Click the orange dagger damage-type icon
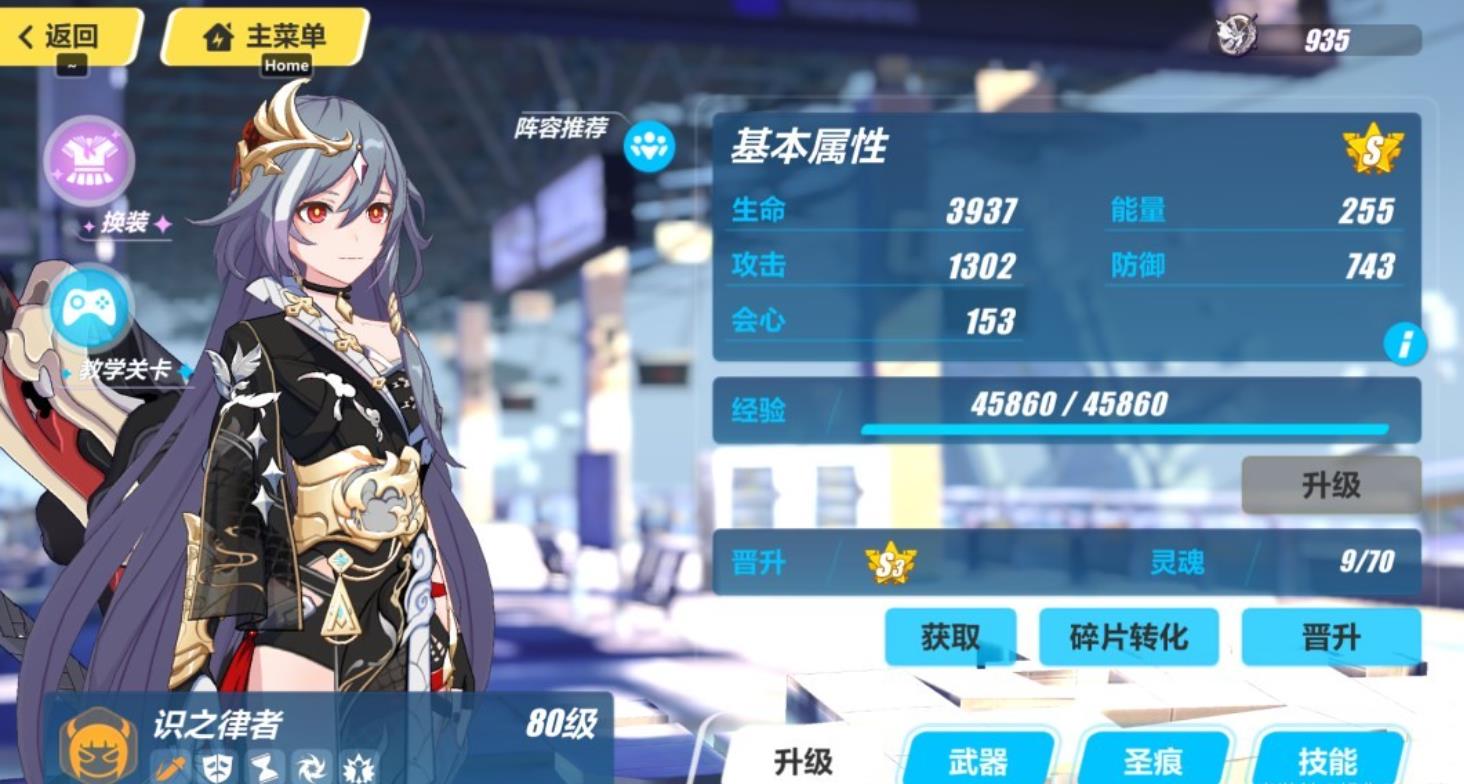The width and height of the screenshot is (1464, 784). click(x=172, y=765)
